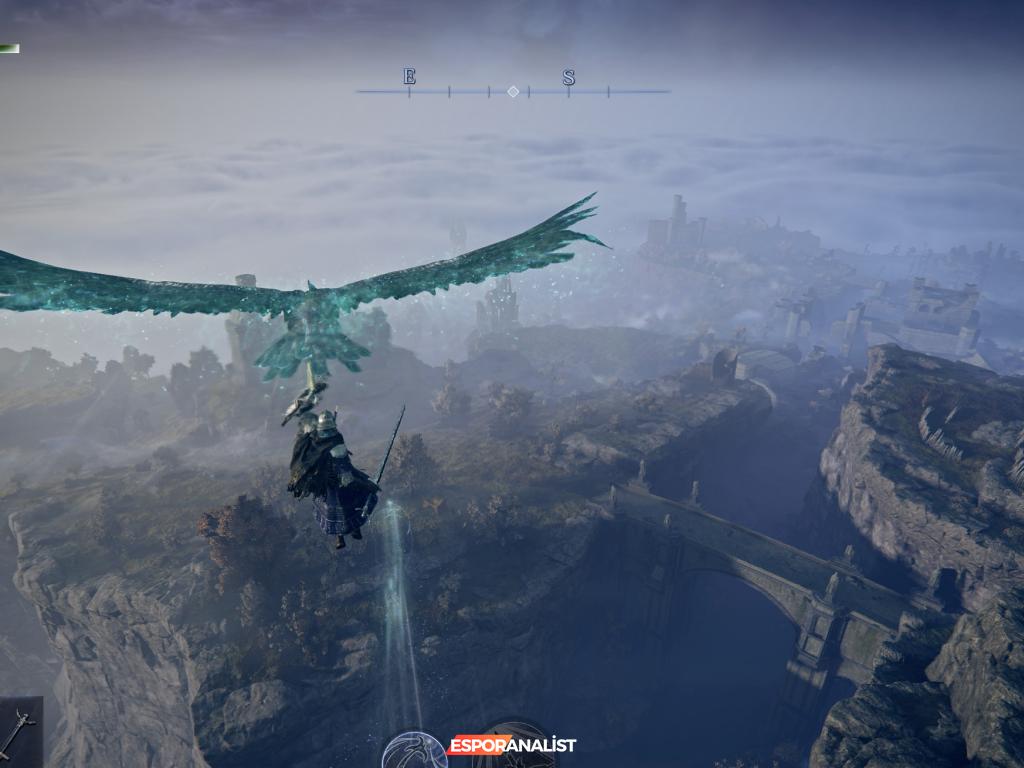1024x768 pixels.
Task: Click the compass bar's center diamond marker
Action: [x=513, y=91]
